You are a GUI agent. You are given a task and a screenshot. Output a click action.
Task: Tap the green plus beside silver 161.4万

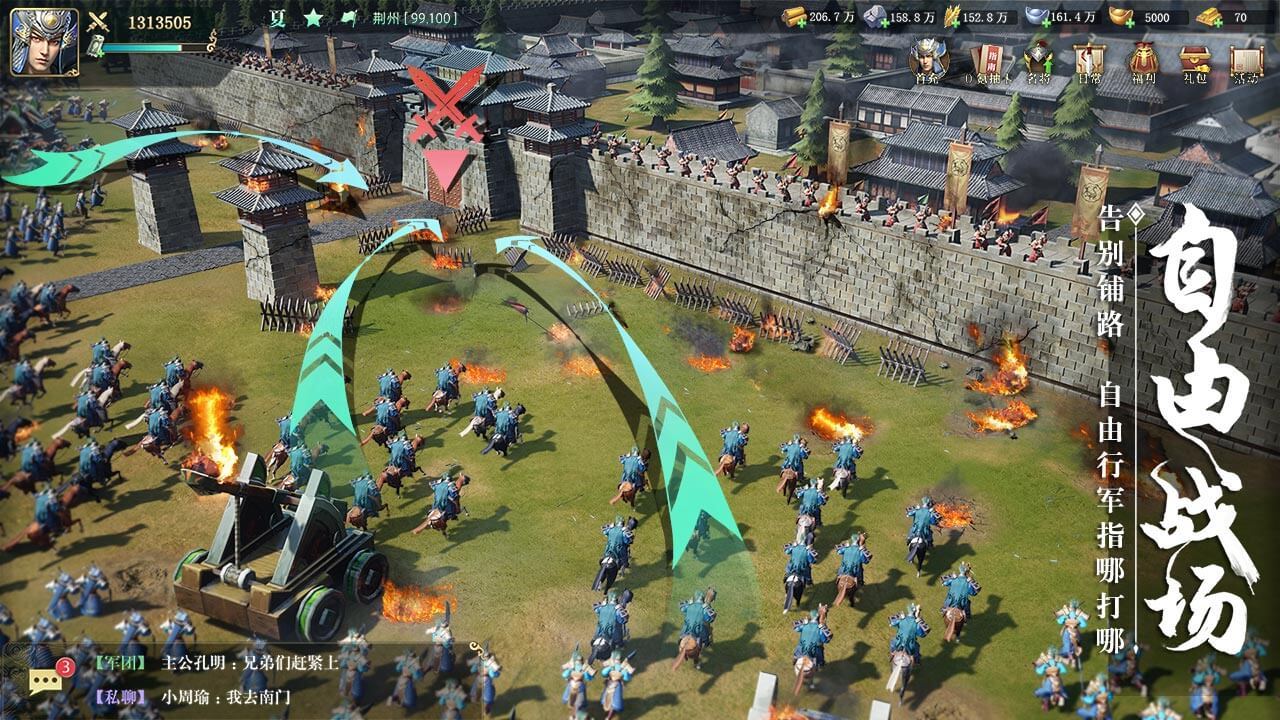1046,23
